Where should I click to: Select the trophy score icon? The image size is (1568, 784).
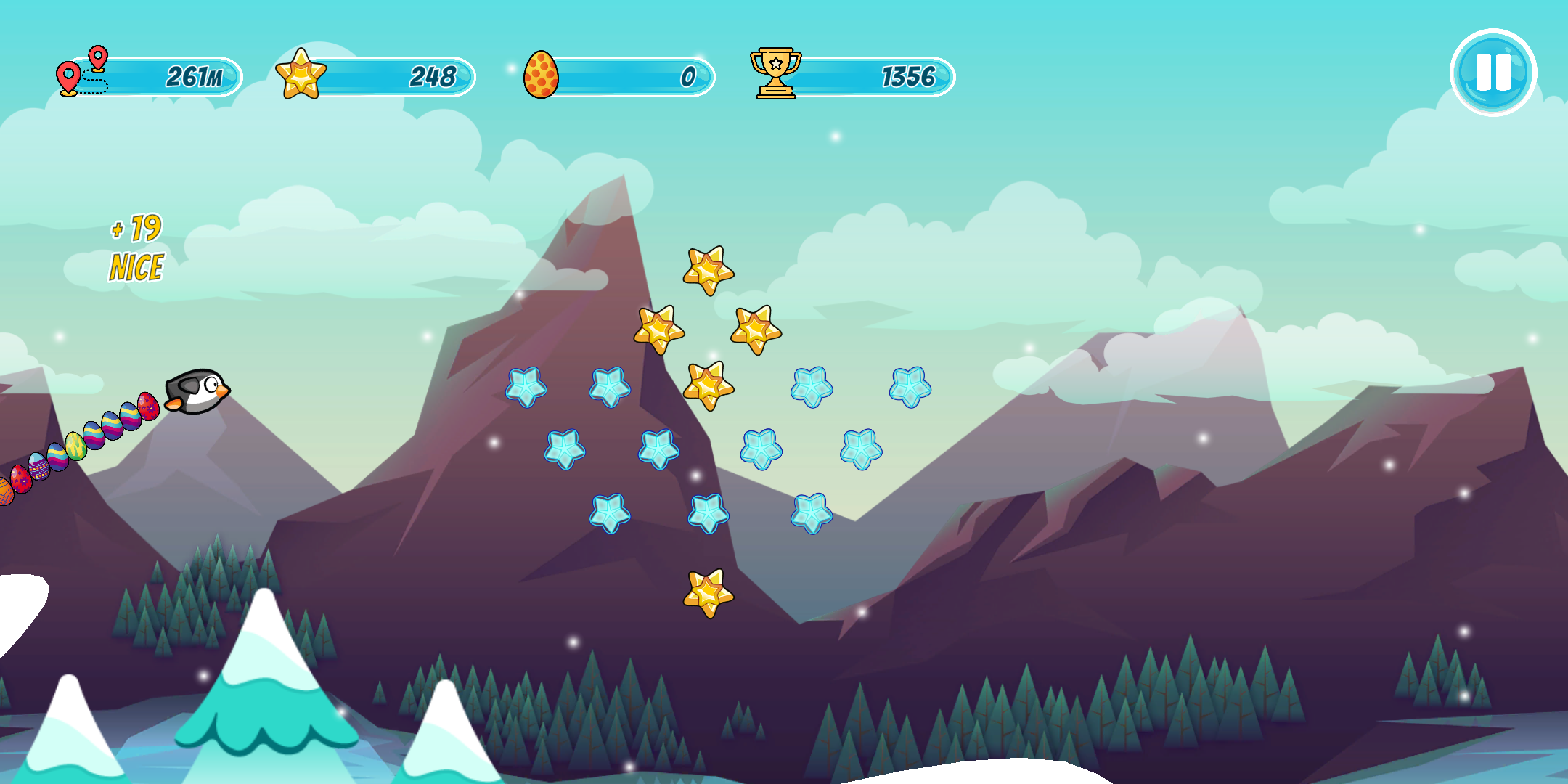(775, 73)
